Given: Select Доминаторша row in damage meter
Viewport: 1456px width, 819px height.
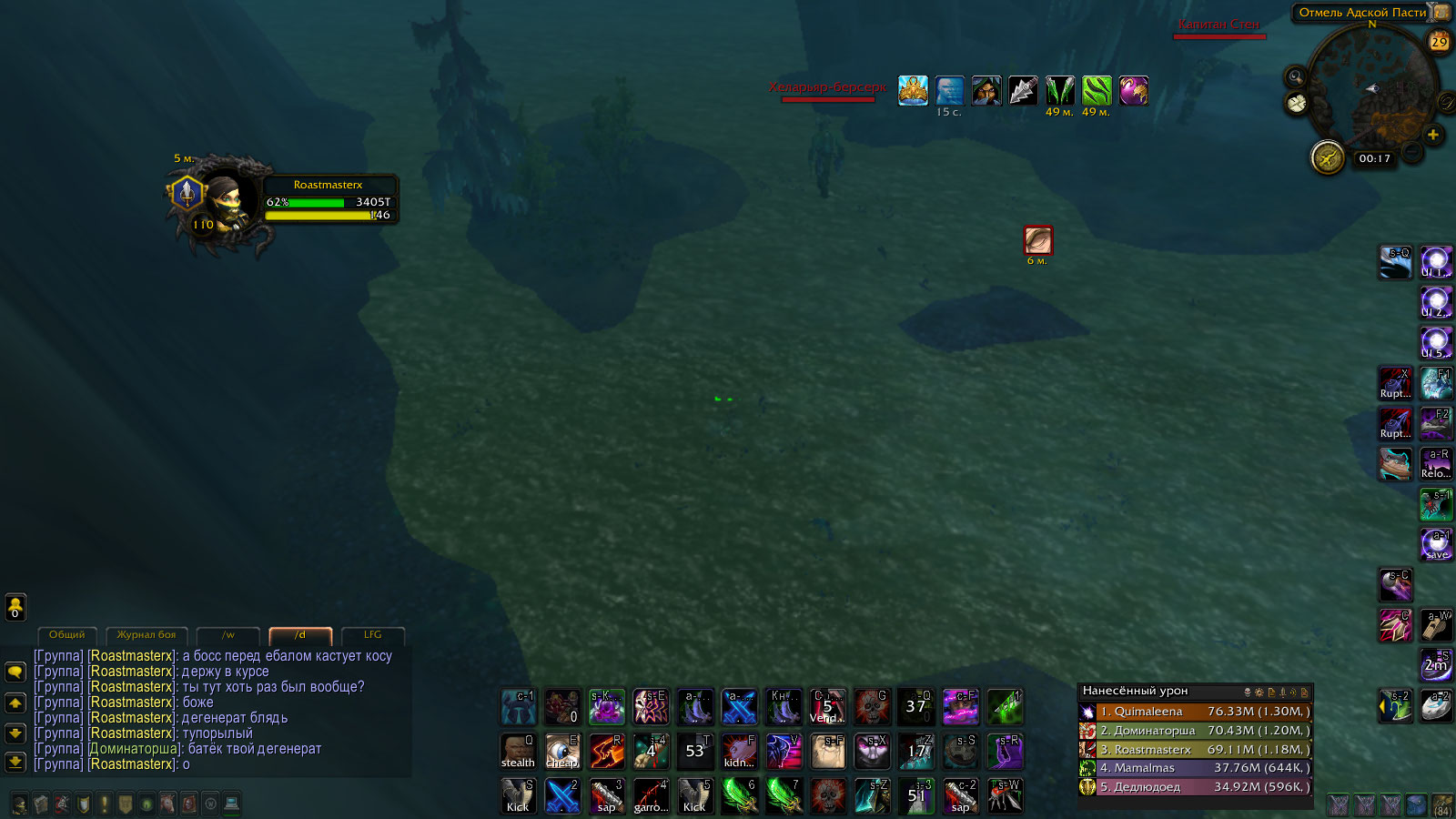Looking at the screenshot, I should pos(1195,731).
